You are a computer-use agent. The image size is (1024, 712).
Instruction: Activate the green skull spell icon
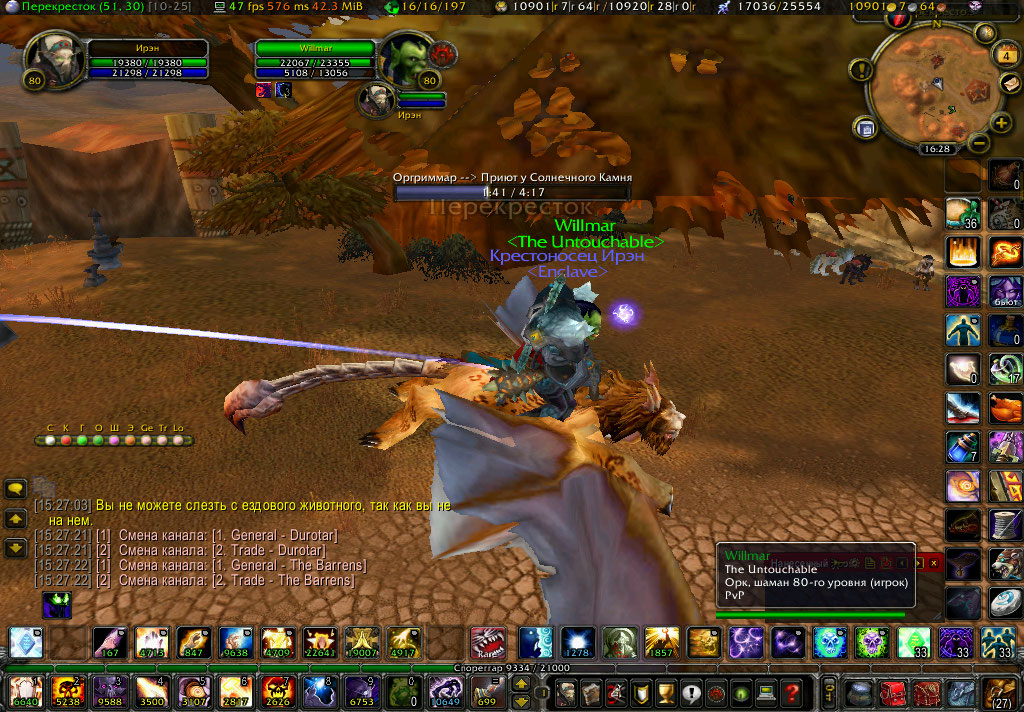point(871,642)
